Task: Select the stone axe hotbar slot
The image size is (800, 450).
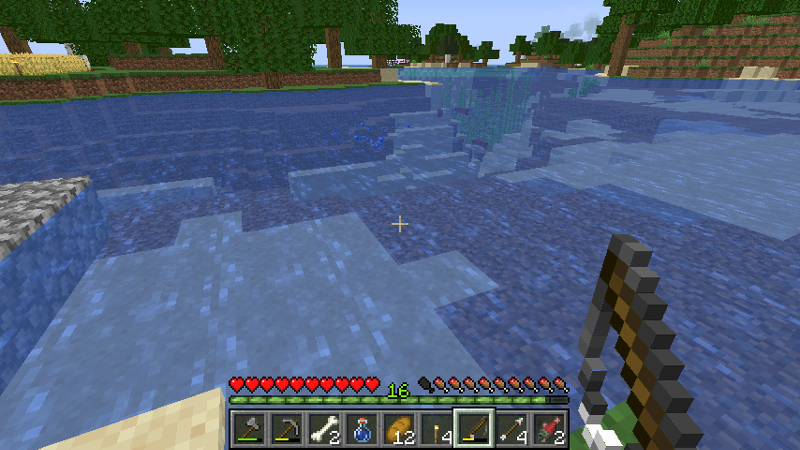Action: 247,429
